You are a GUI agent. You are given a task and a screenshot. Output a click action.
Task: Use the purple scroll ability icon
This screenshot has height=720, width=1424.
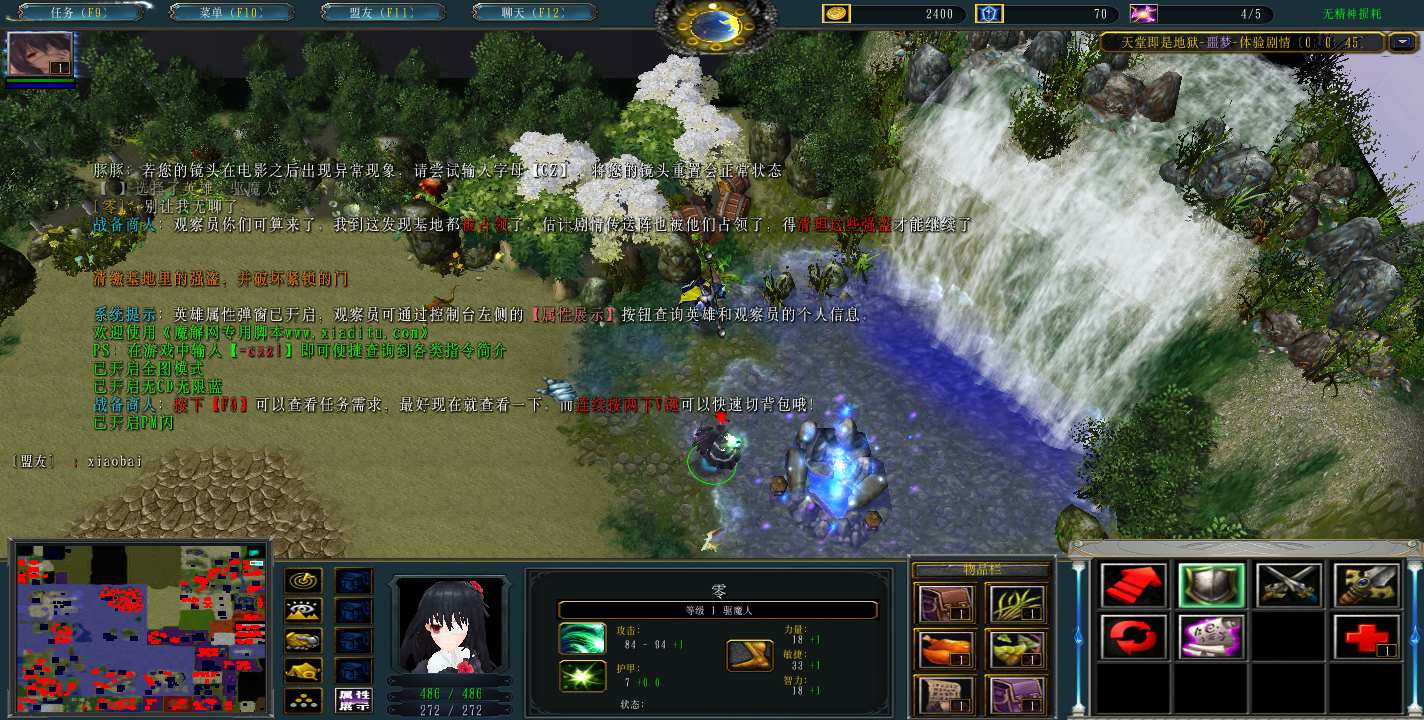(x=1211, y=636)
